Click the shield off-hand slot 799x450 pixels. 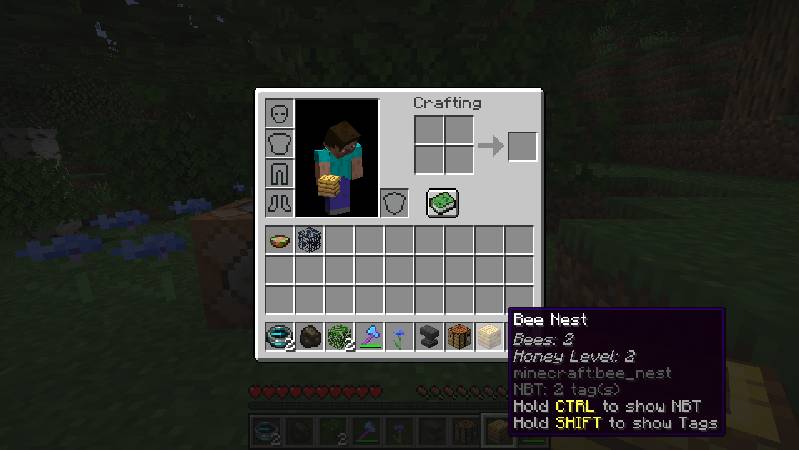(395, 203)
